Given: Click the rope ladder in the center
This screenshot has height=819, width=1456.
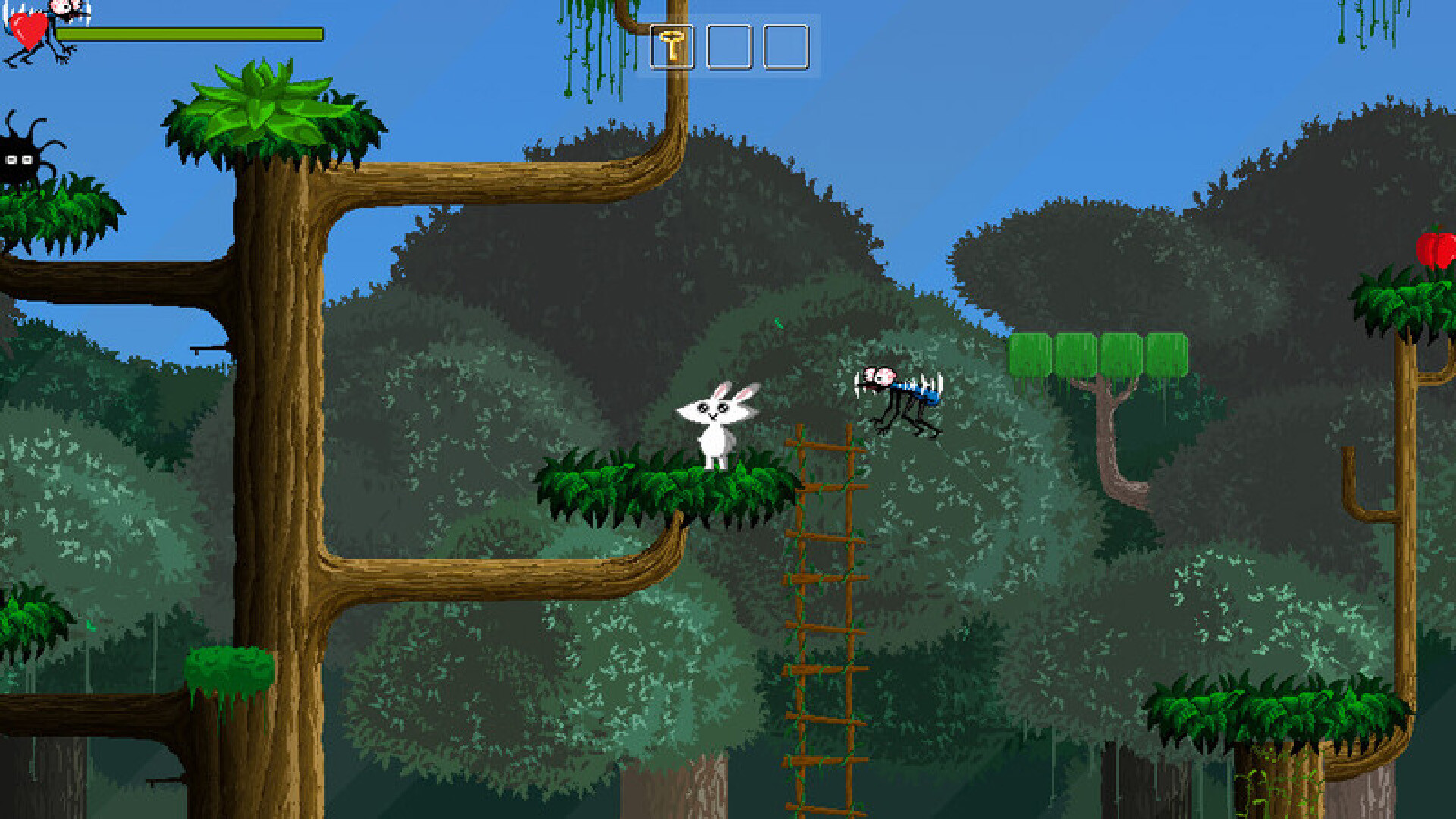Looking at the screenshot, I should [827, 607].
